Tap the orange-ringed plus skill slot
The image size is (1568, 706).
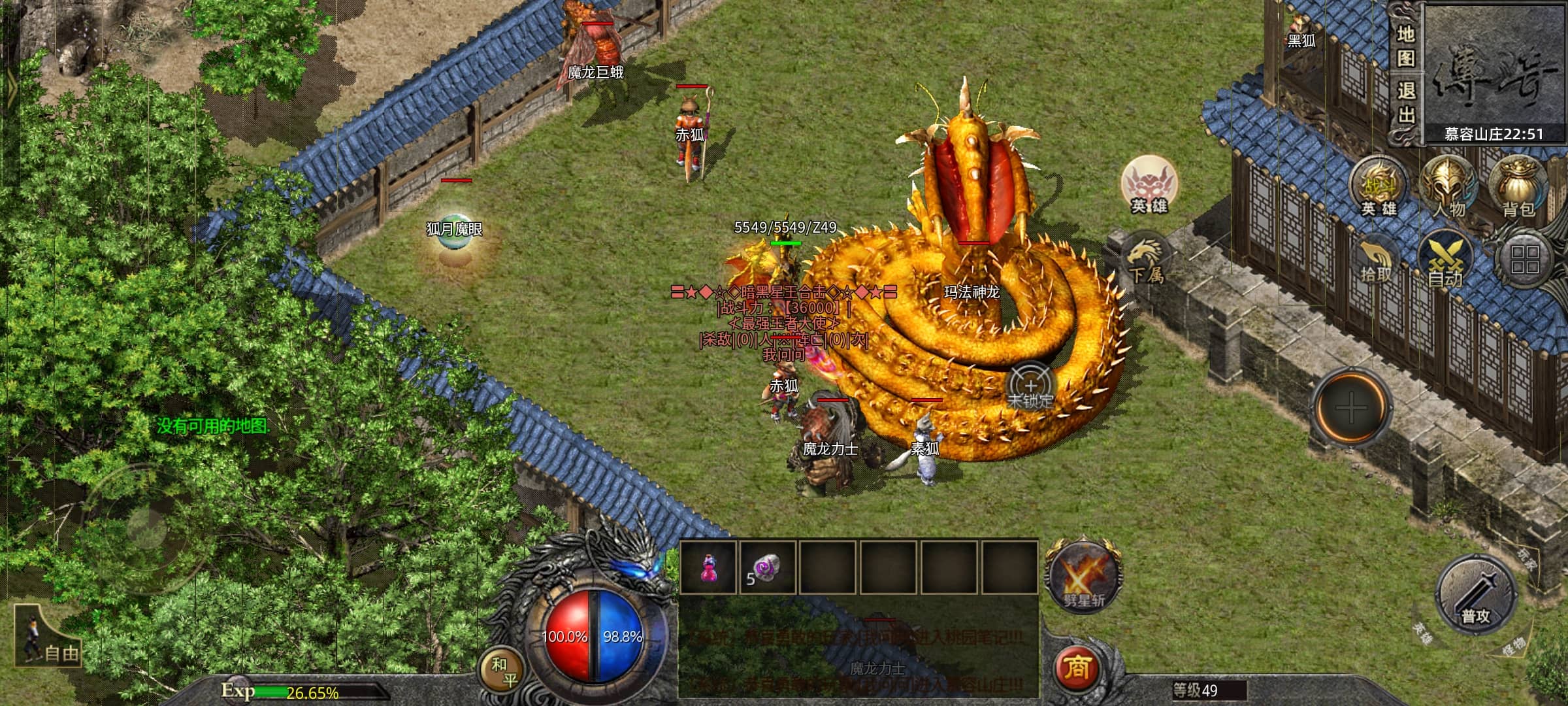(1351, 408)
